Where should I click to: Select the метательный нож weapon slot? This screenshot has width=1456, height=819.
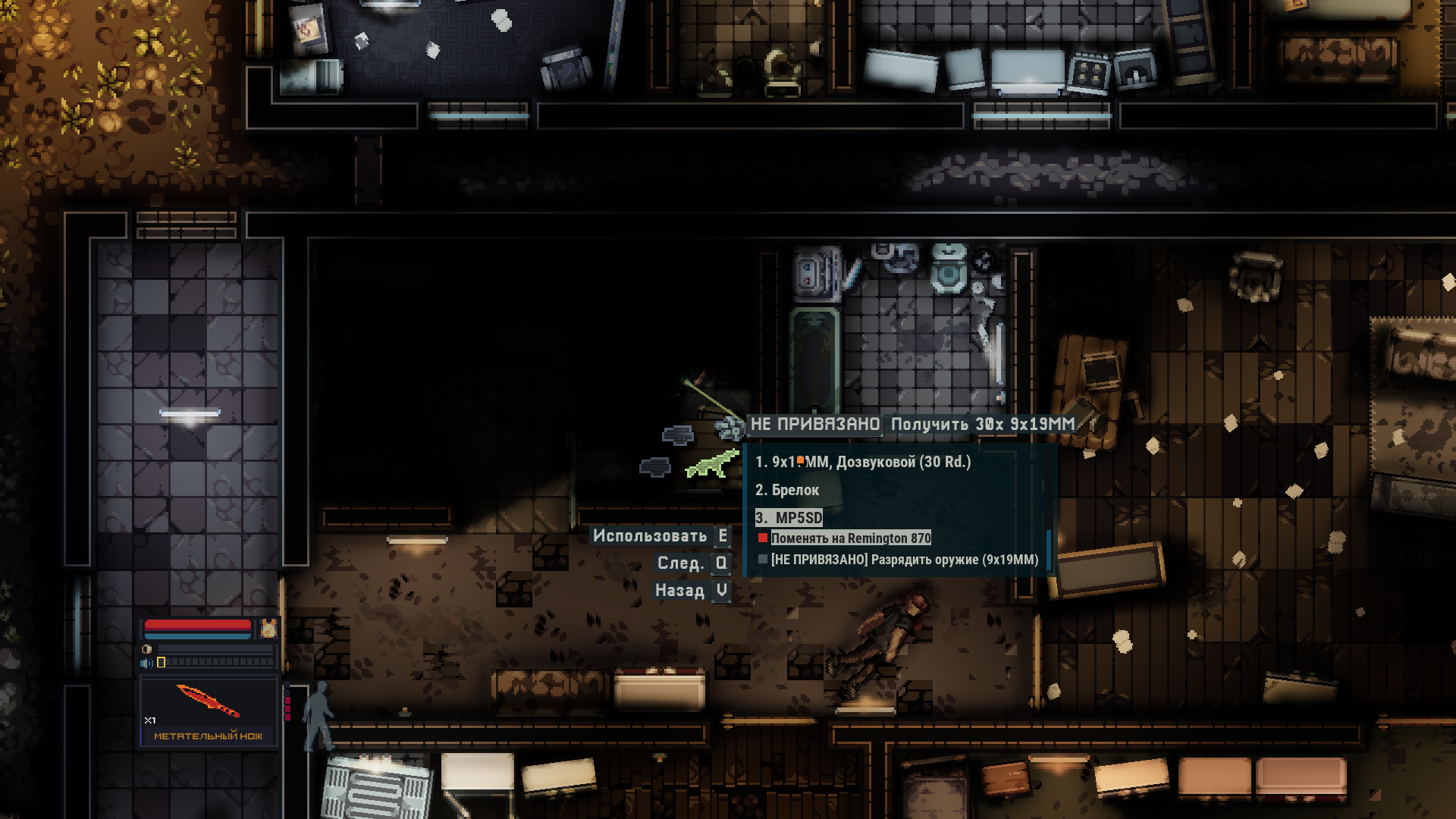click(x=208, y=711)
